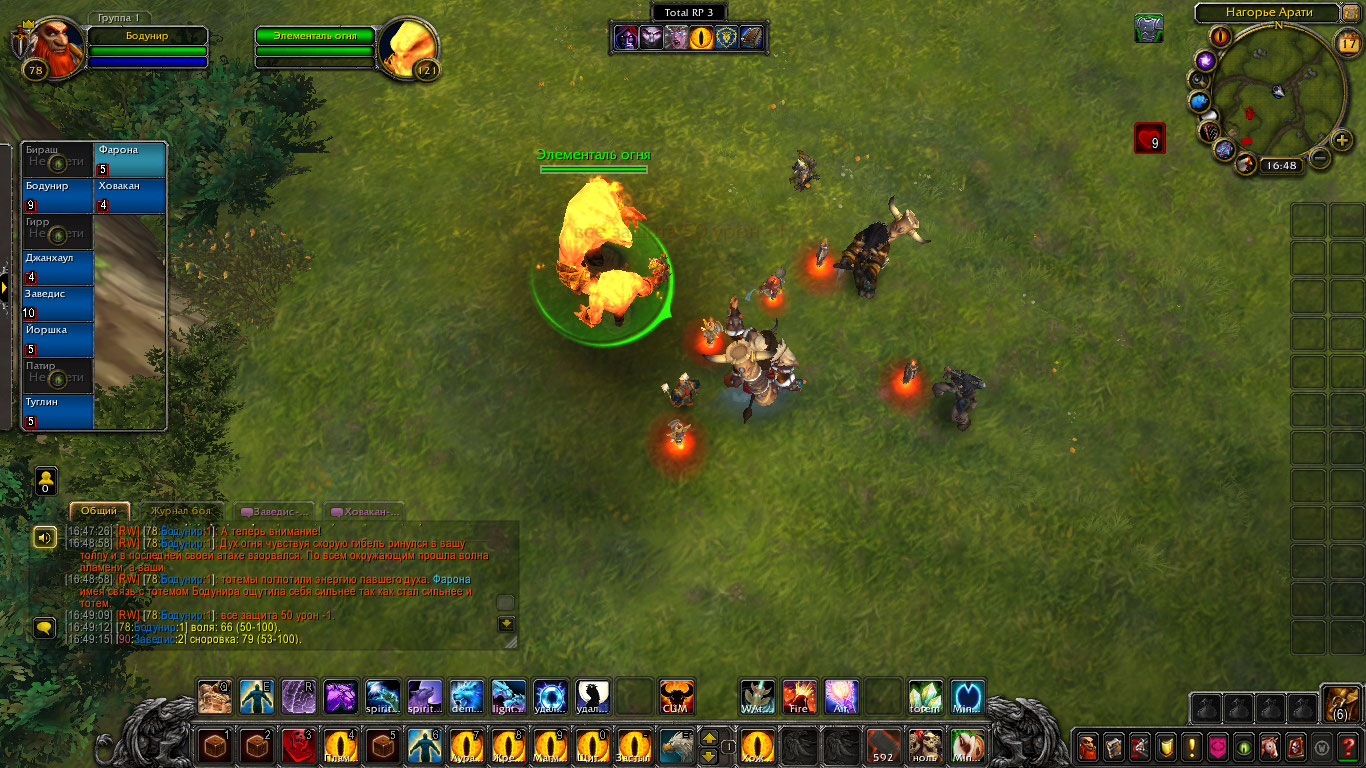
Task: Use the CUM bull-head action button
Action: (677, 697)
